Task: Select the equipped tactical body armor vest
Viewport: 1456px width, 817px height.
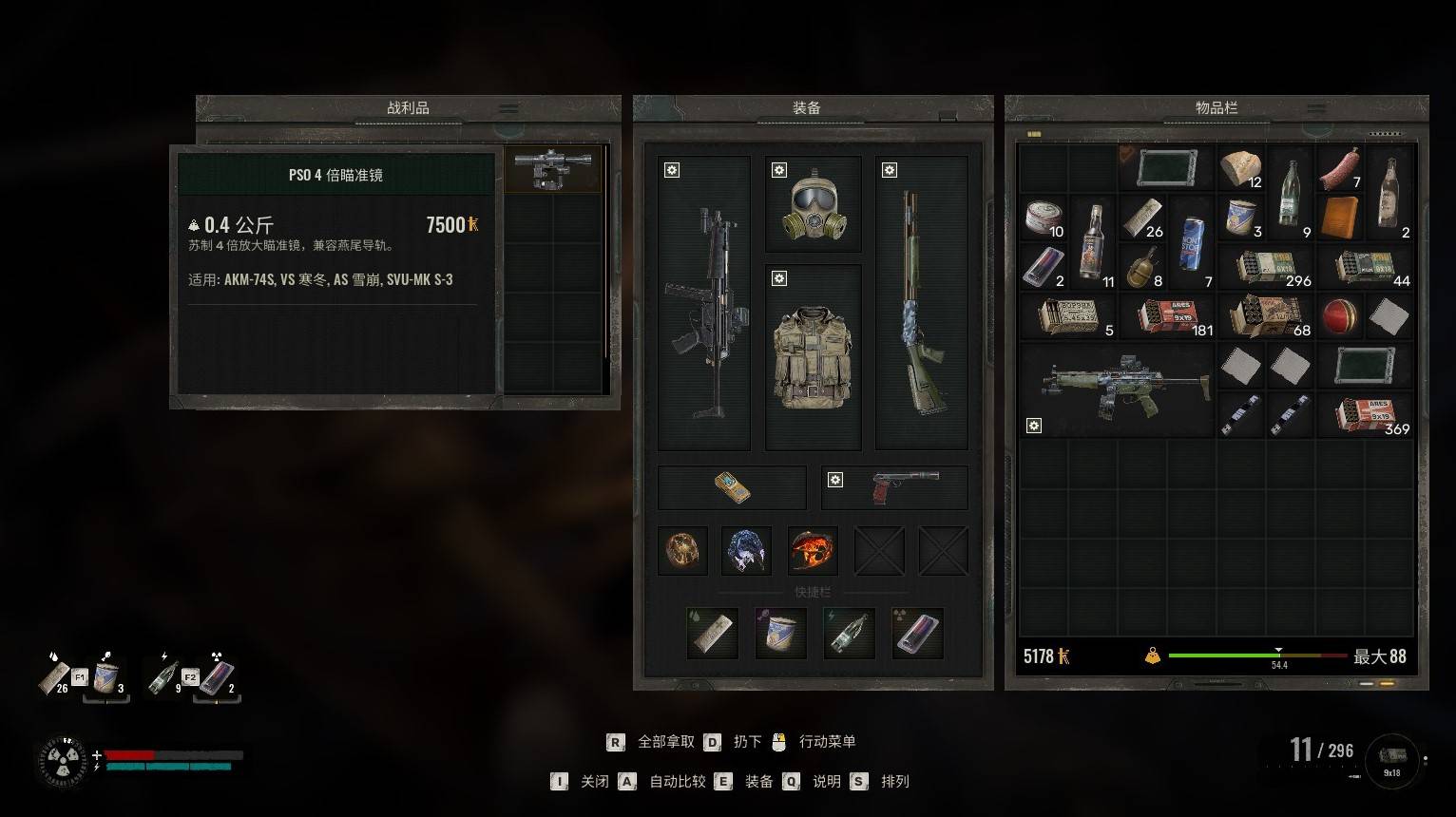Action: (x=813, y=356)
